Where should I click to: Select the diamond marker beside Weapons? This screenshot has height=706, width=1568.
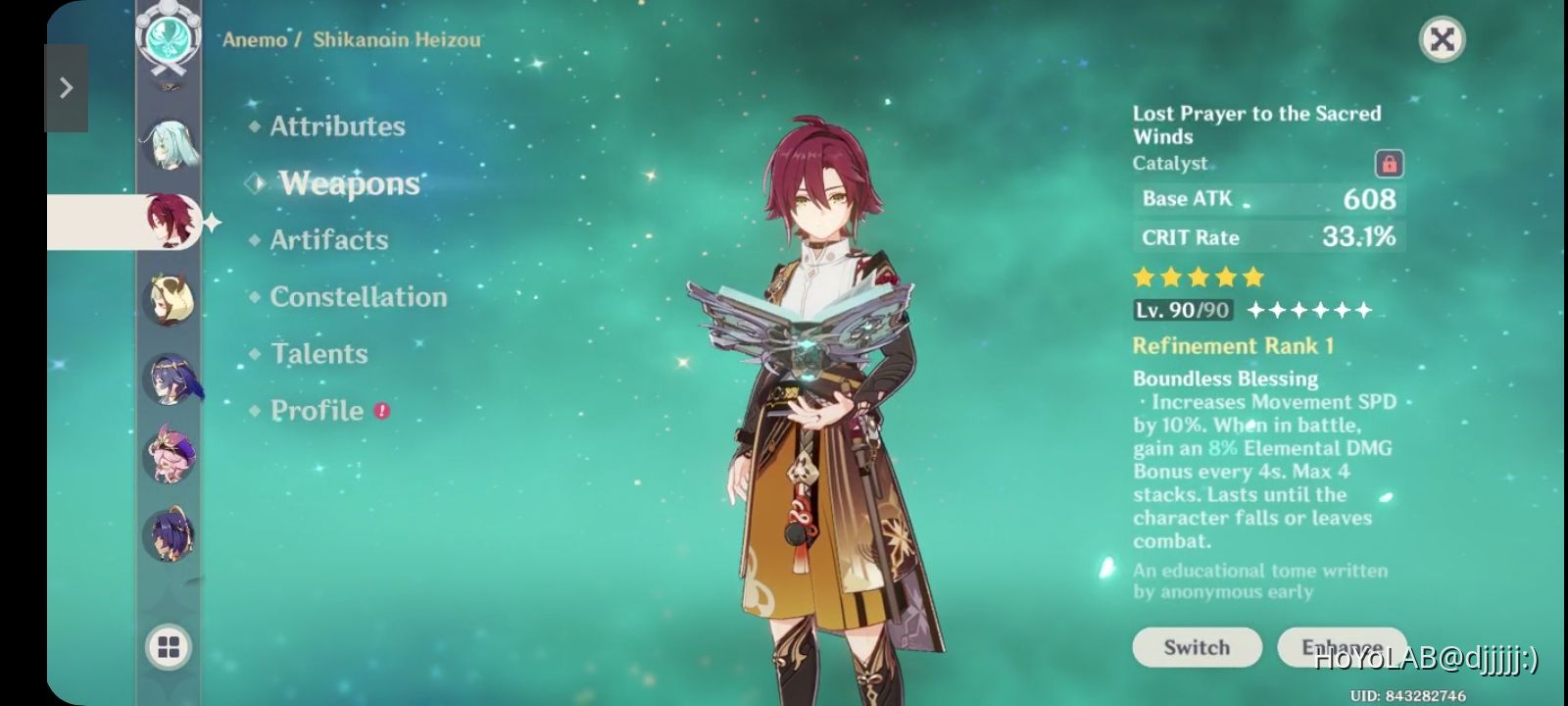point(256,181)
